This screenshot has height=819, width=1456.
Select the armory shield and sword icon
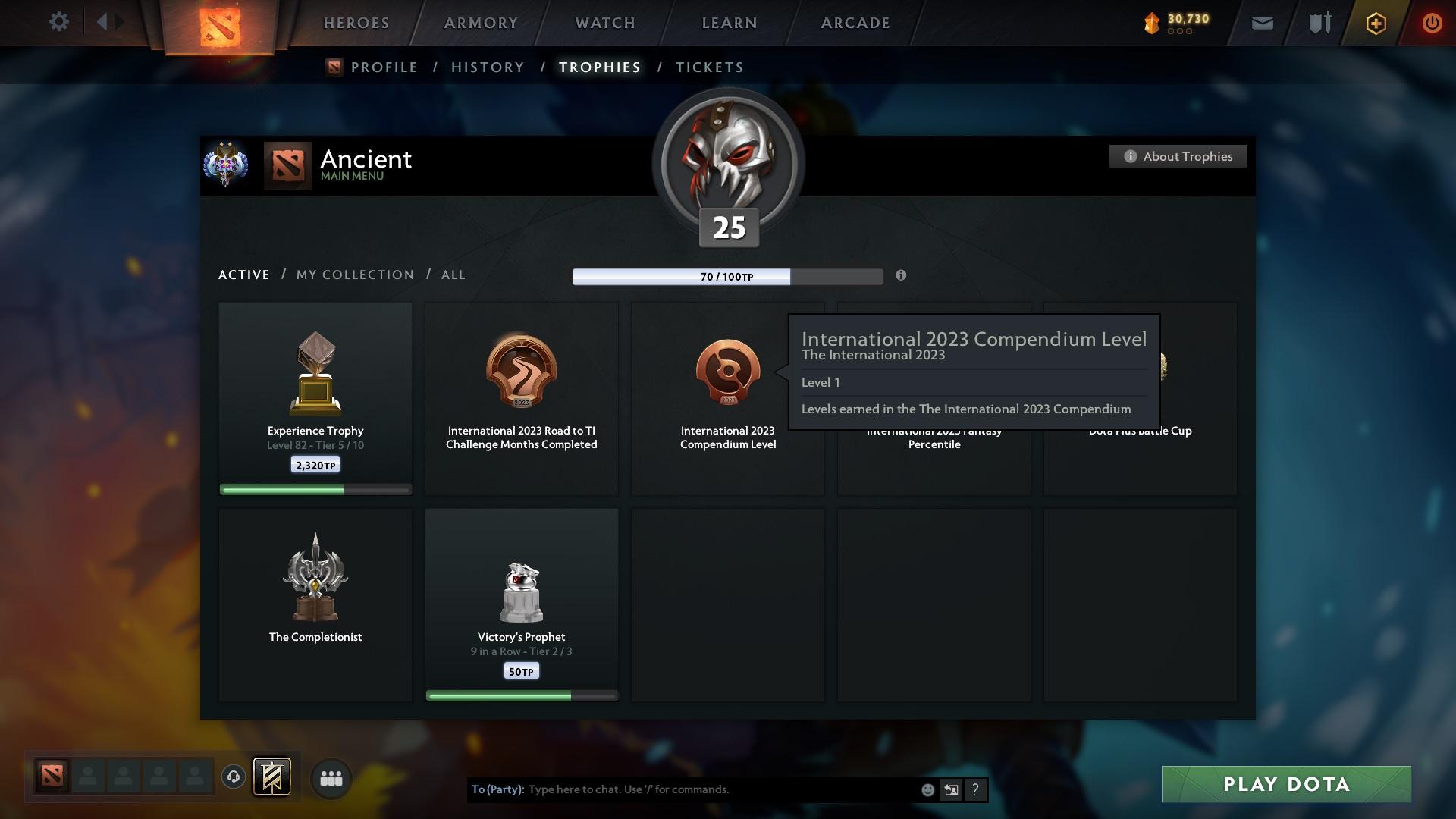[1319, 22]
